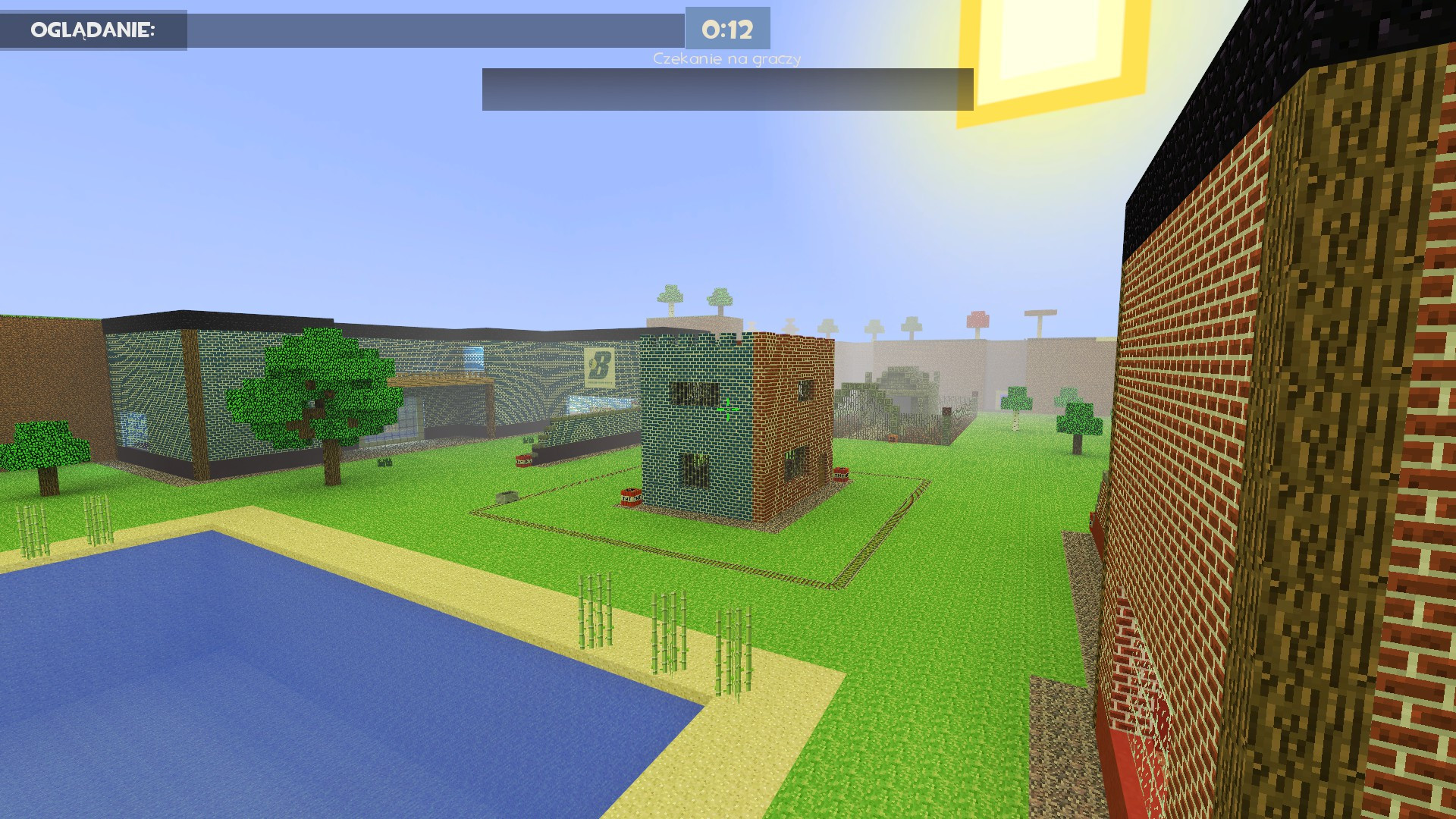1456x819 pixels.
Task: Click the 'Czekanie na graczy' status text
Action: [726, 57]
